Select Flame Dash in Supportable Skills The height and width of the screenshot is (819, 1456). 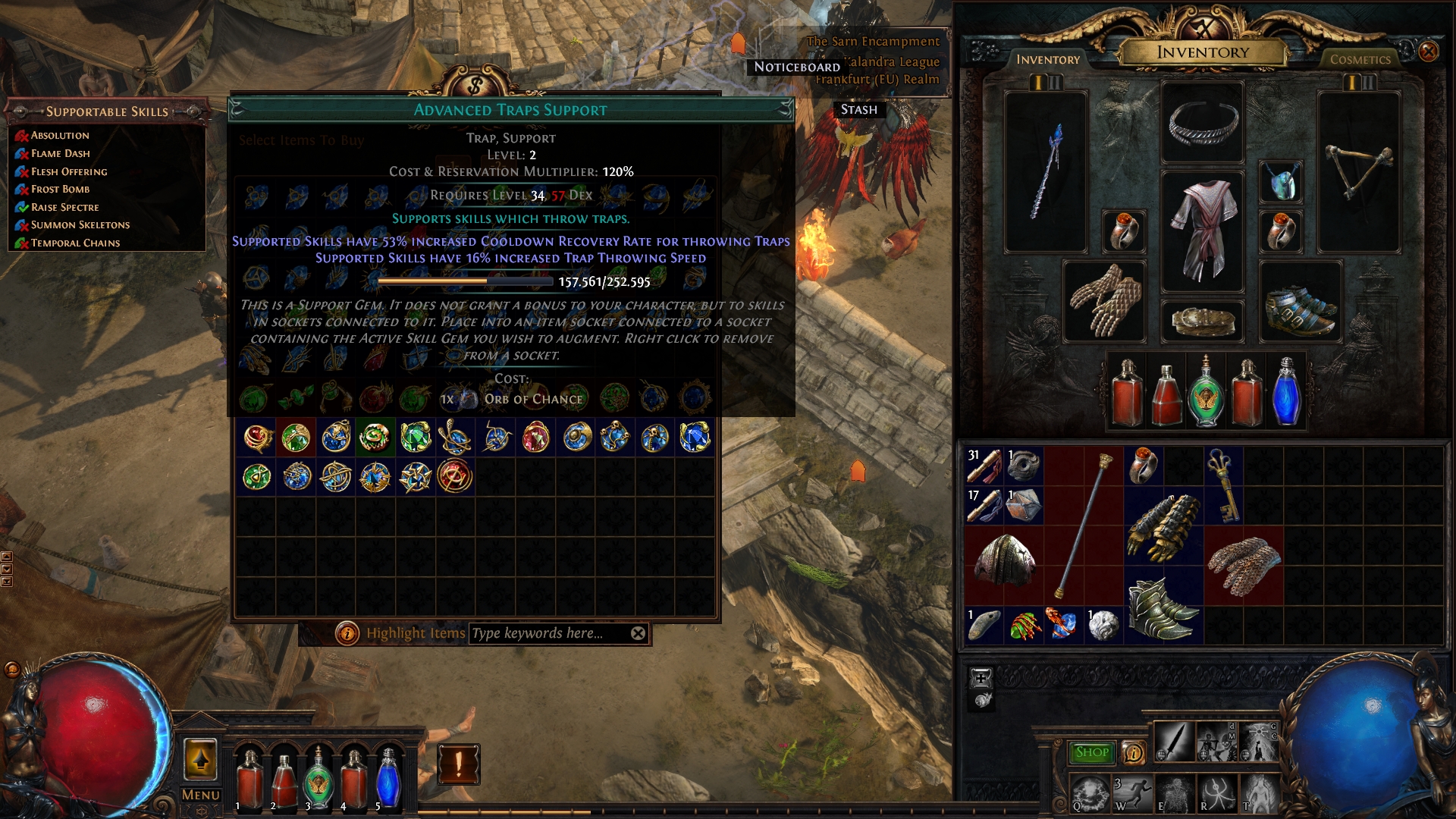pos(60,153)
